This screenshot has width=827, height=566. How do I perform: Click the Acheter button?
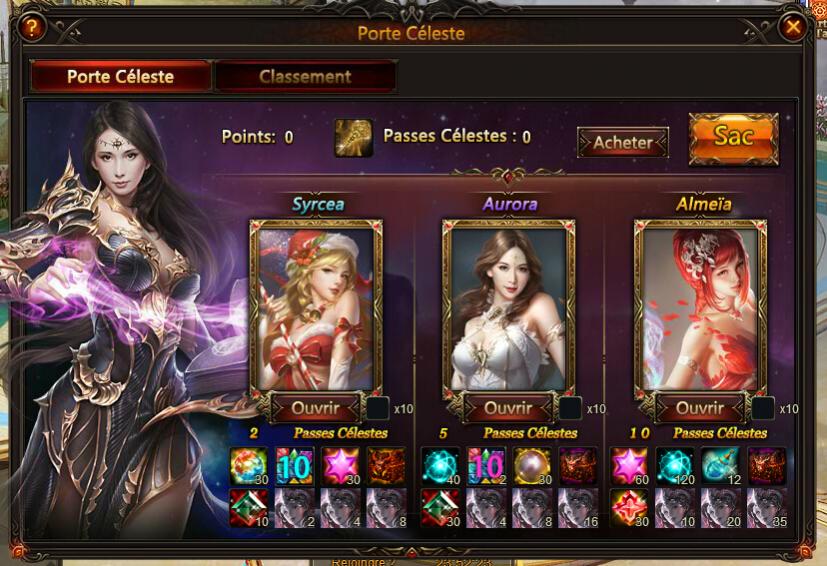[622, 142]
